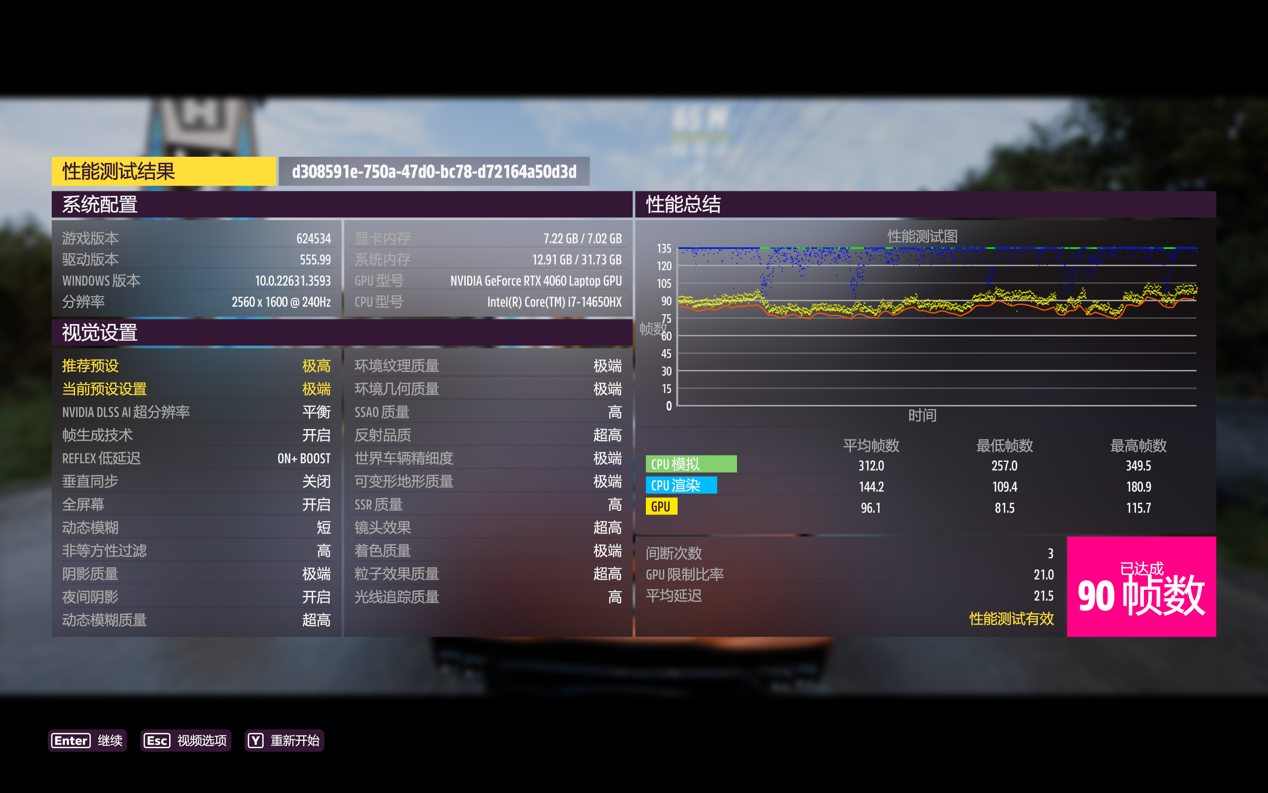Continue past the benchmark results (继续)
Image resolution: width=1268 pixels, height=793 pixels.
[x=88, y=741]
